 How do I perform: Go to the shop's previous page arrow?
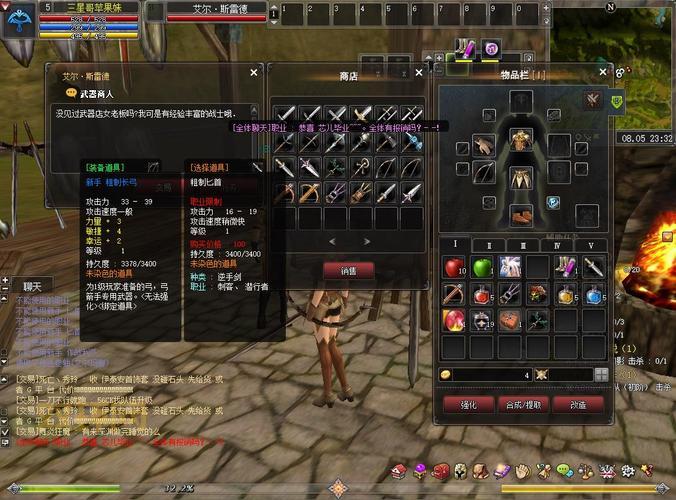[333, 241]
